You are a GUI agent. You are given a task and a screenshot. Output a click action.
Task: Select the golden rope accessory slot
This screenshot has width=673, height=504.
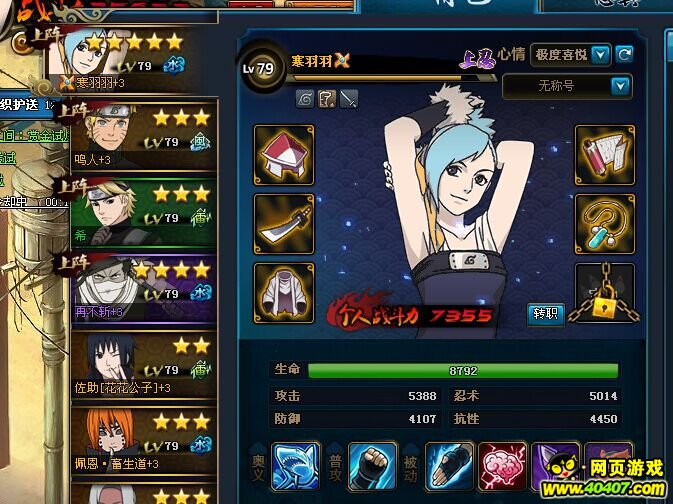tap(604, 224)
